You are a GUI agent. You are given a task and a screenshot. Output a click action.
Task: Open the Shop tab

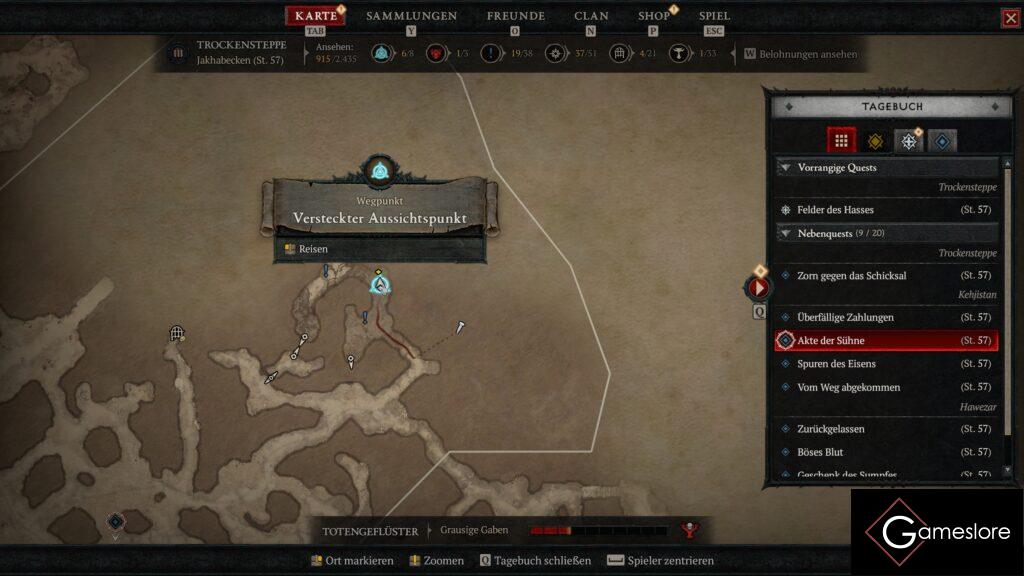pyautogui.click(x=654, y=16)
